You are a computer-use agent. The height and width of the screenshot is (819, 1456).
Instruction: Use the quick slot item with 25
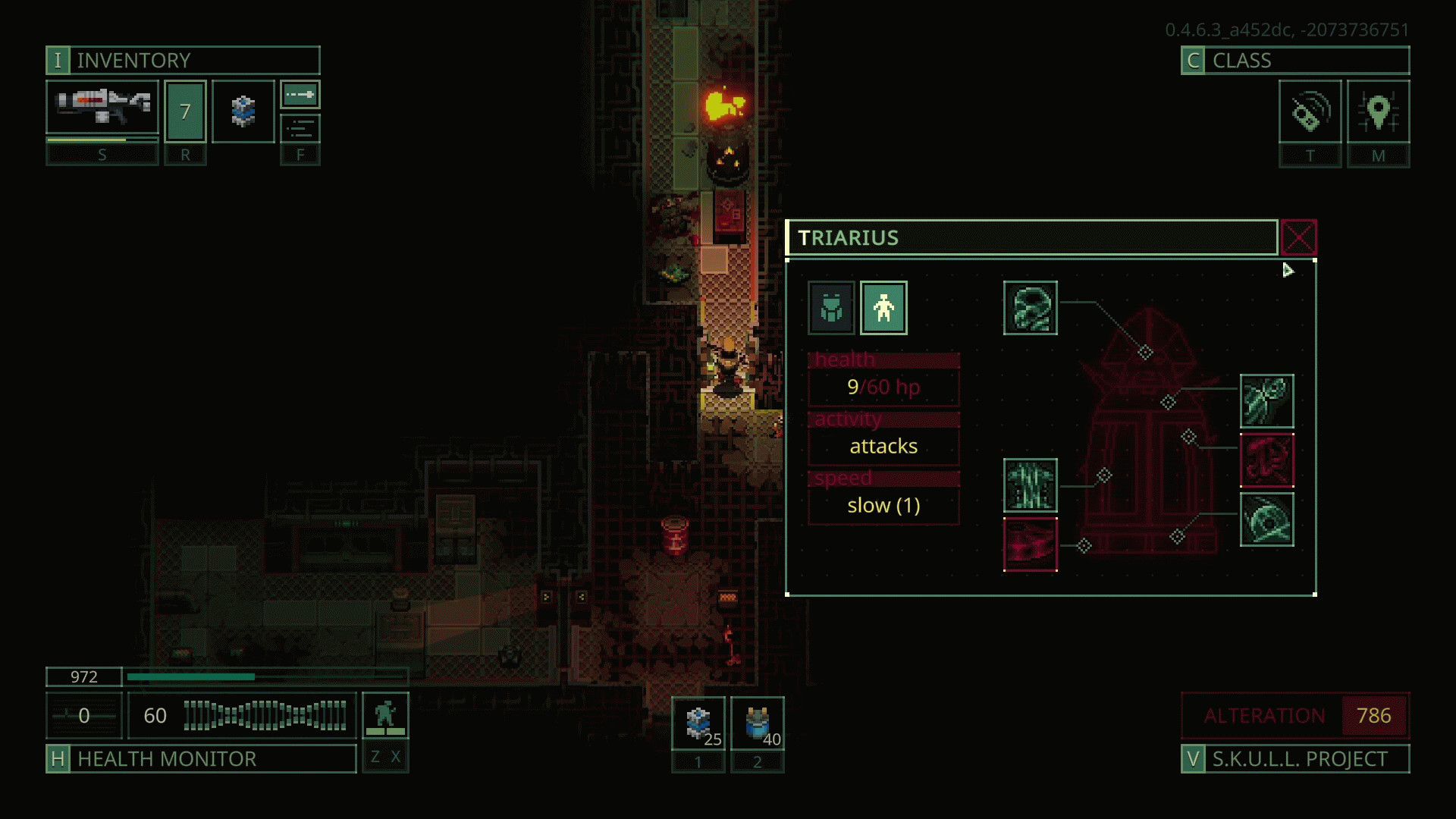click(698, 724)
